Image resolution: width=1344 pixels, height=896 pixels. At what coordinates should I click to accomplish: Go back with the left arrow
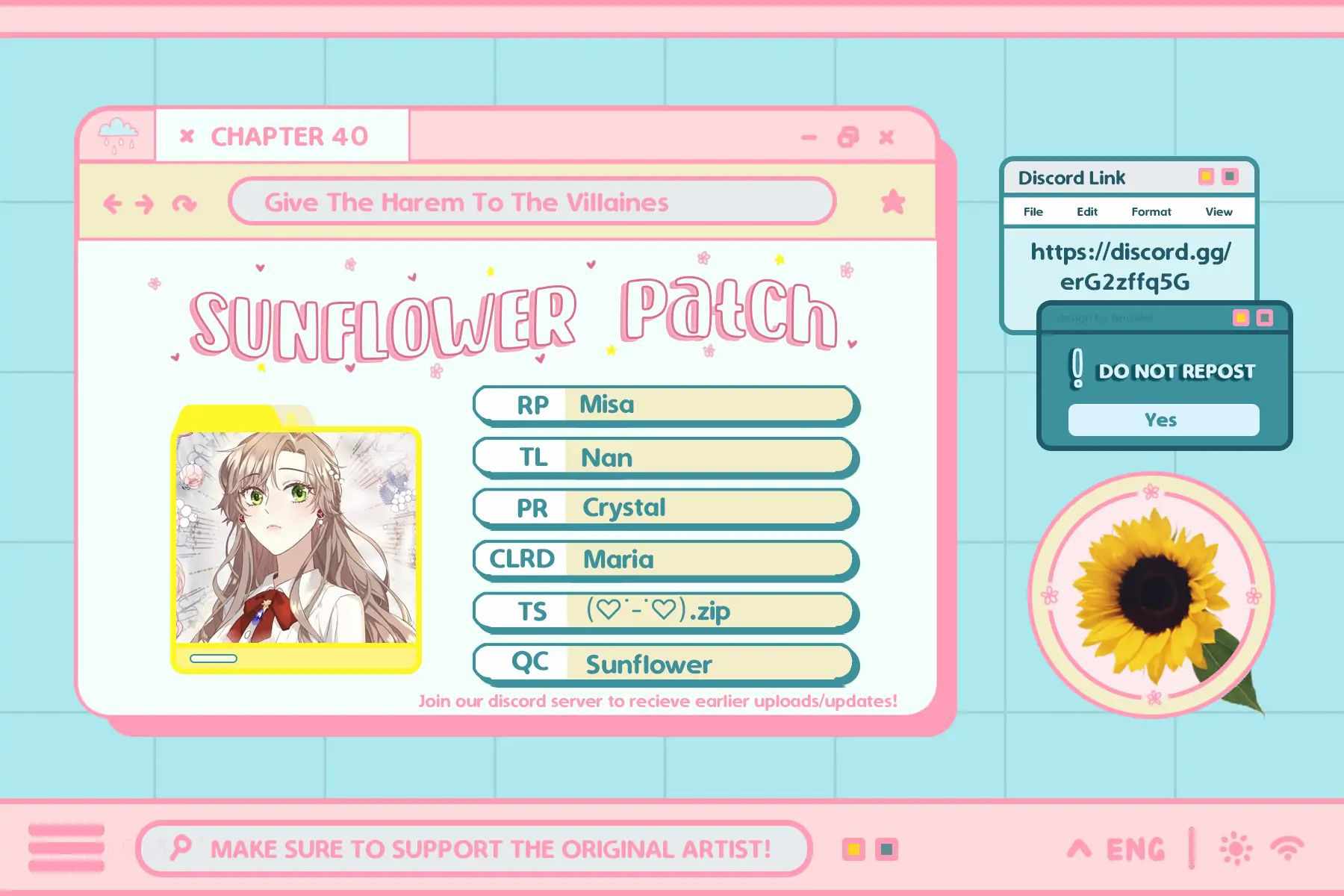(113, 203)
